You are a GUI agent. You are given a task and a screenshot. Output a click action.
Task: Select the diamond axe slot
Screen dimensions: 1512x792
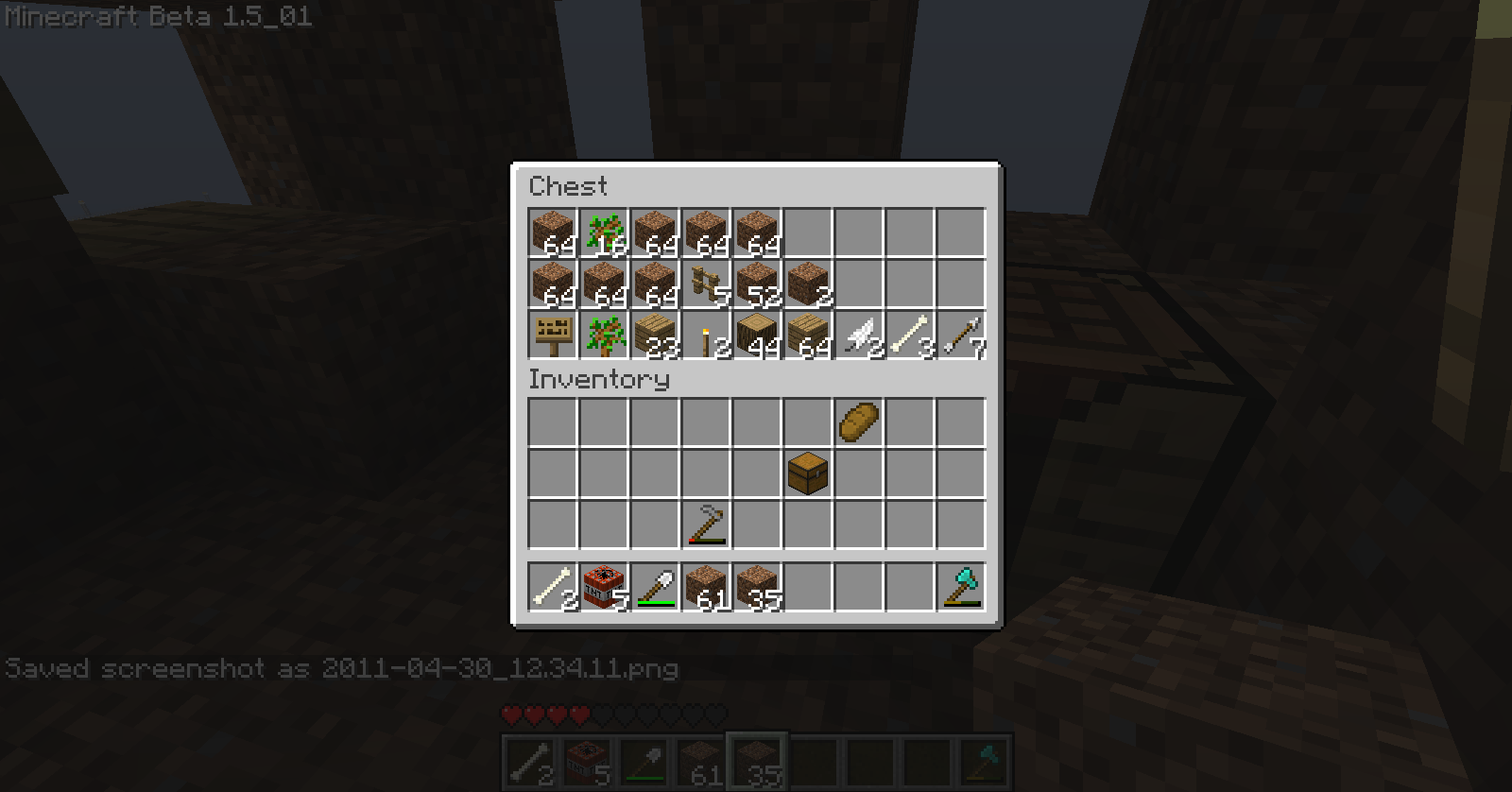(x=961, y=587)
